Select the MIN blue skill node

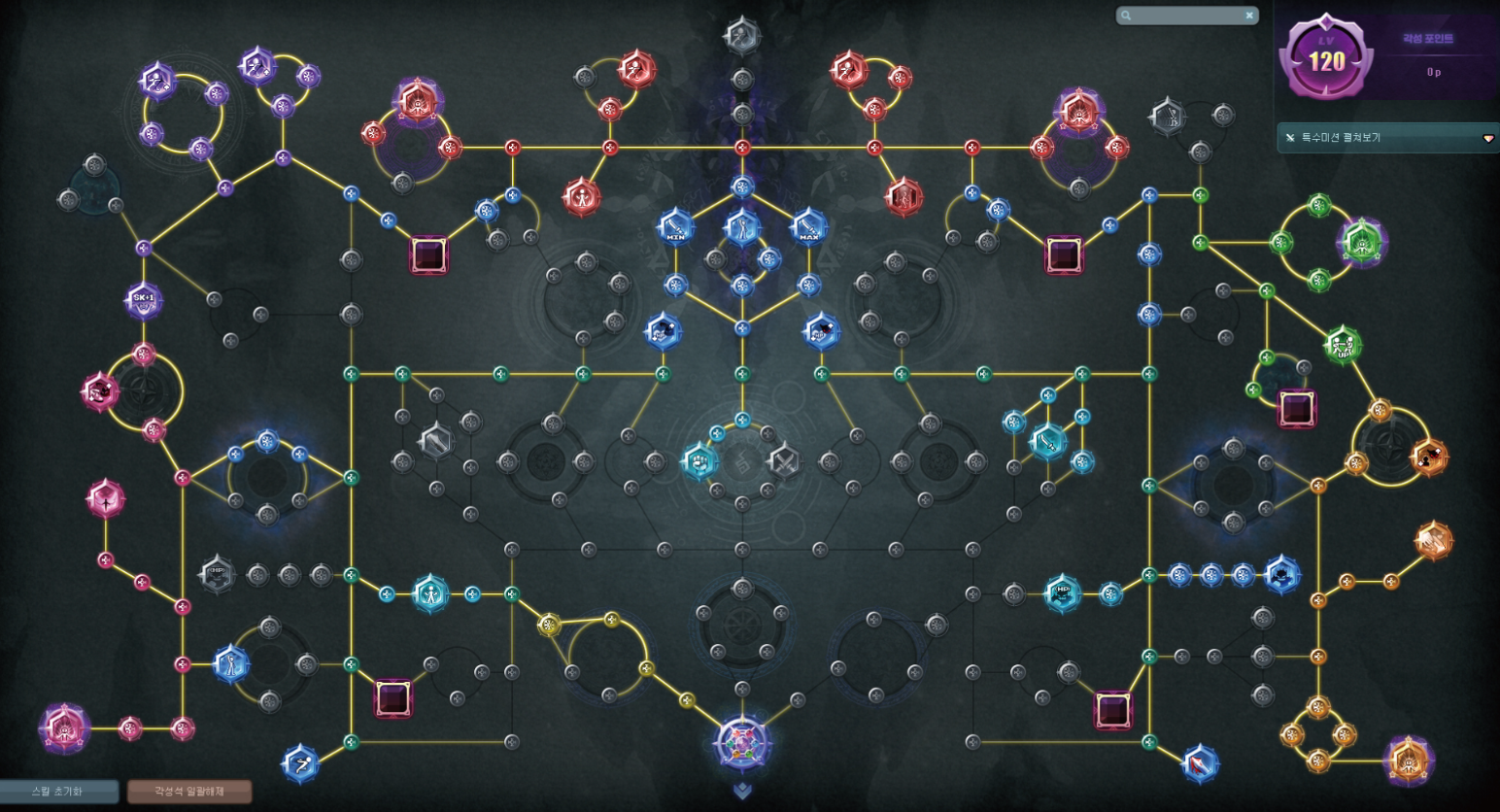(675, 227)
